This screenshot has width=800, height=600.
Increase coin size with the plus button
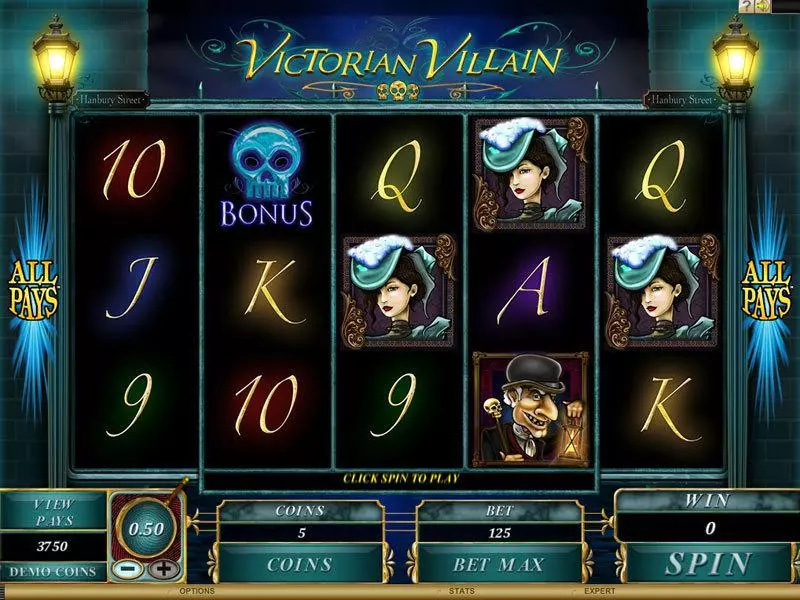click(x=161, y=569)
